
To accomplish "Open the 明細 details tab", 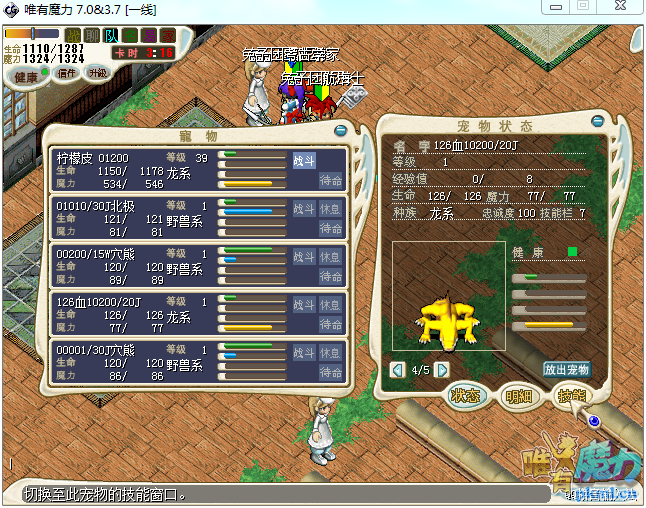I will [520, 396].
